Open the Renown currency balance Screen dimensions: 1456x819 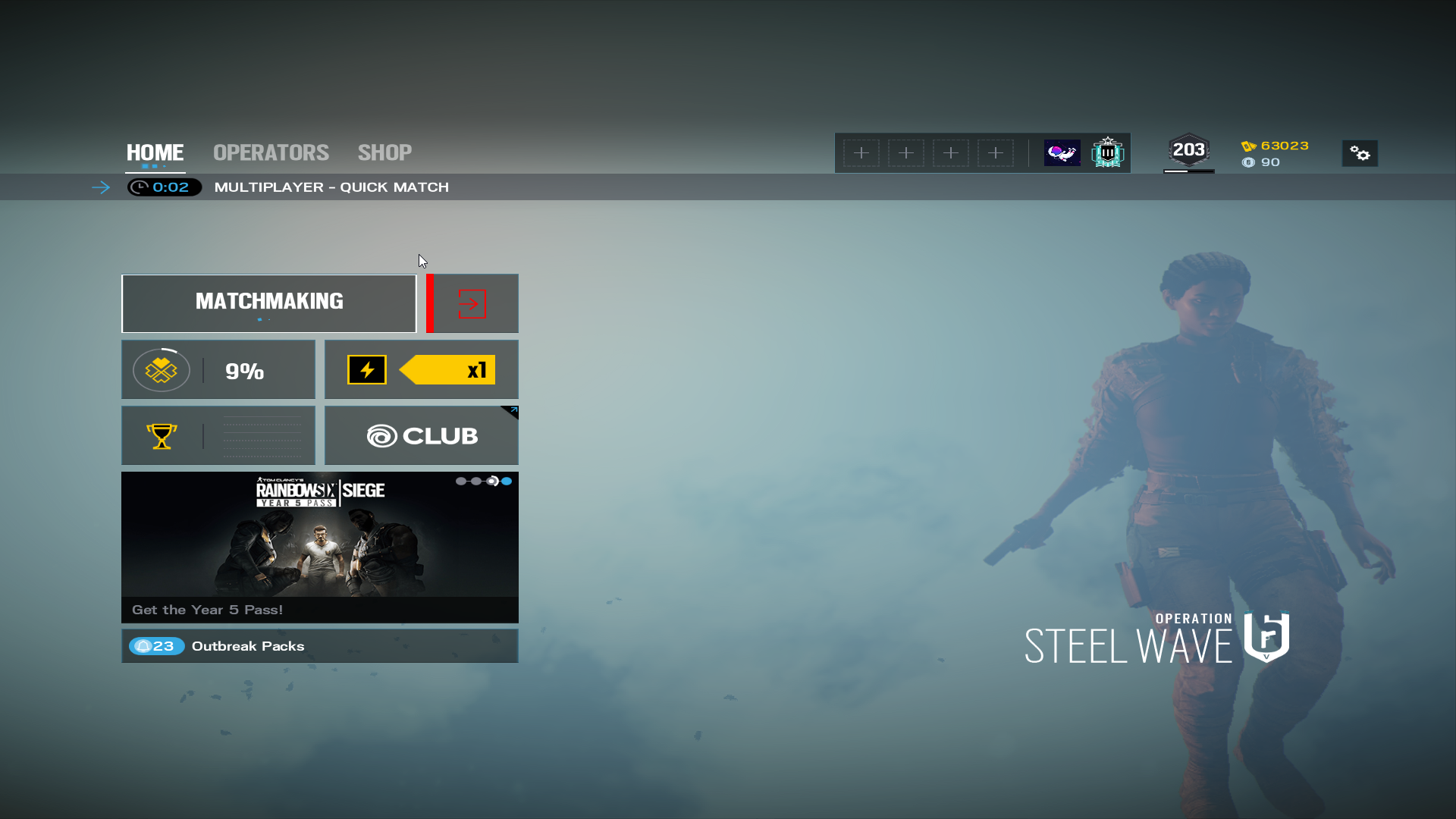[1276, 146]
